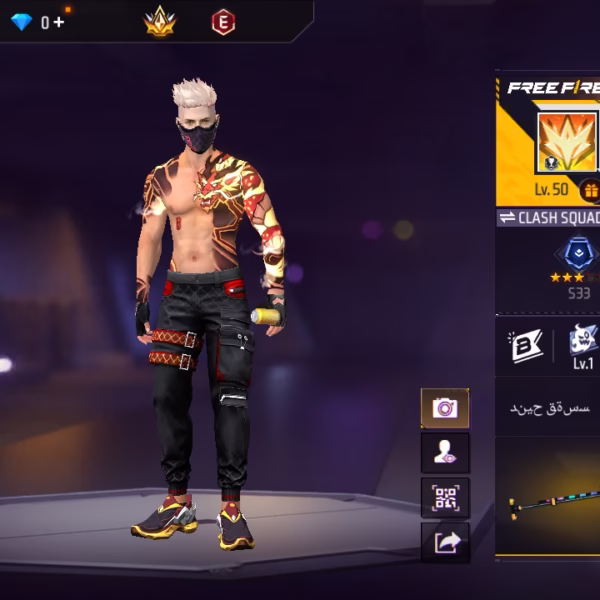Open the gold crown rank badge

click(x=159, y=21)
